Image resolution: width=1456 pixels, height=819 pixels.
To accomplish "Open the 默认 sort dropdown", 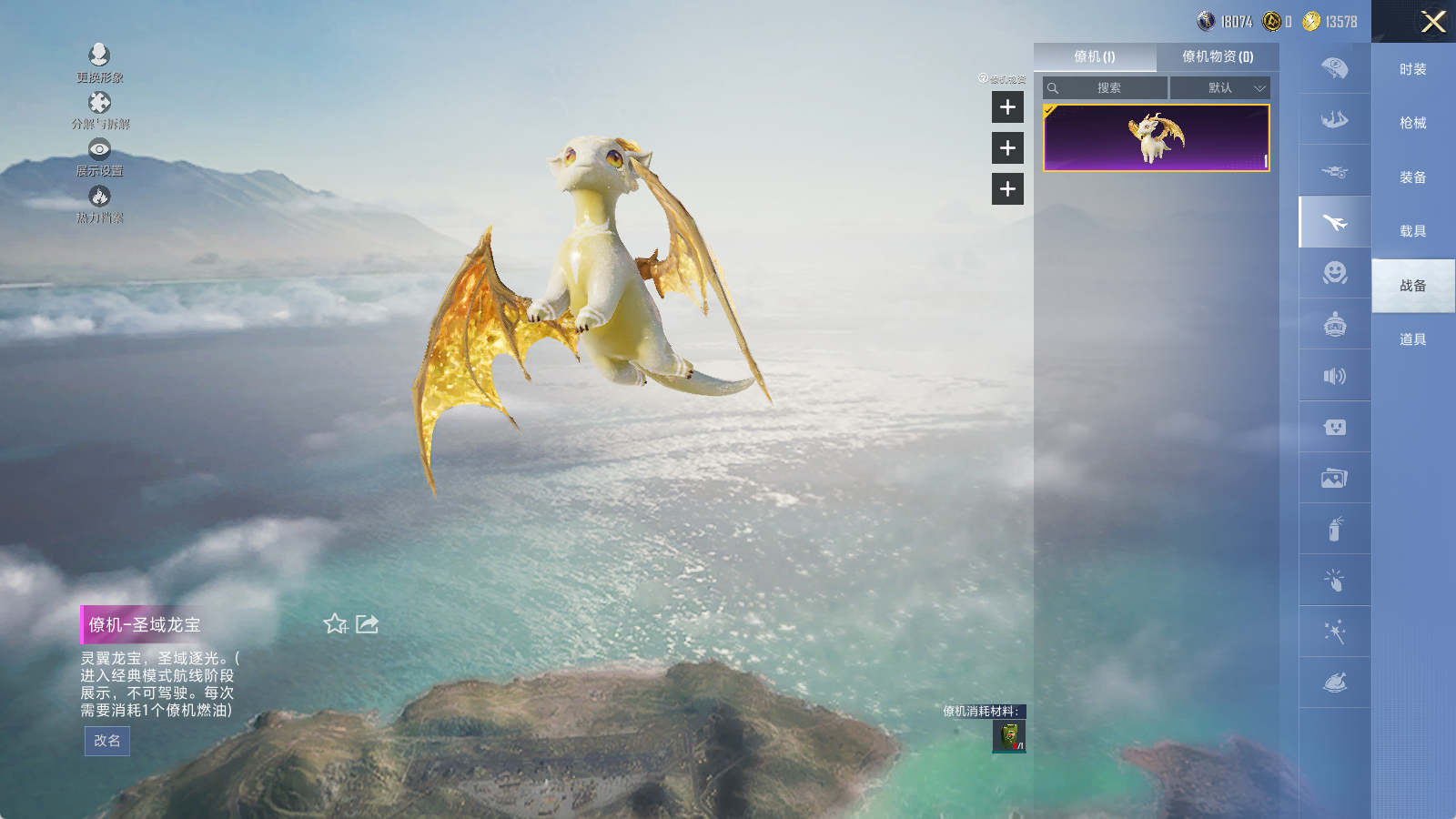I will 1220,88.
